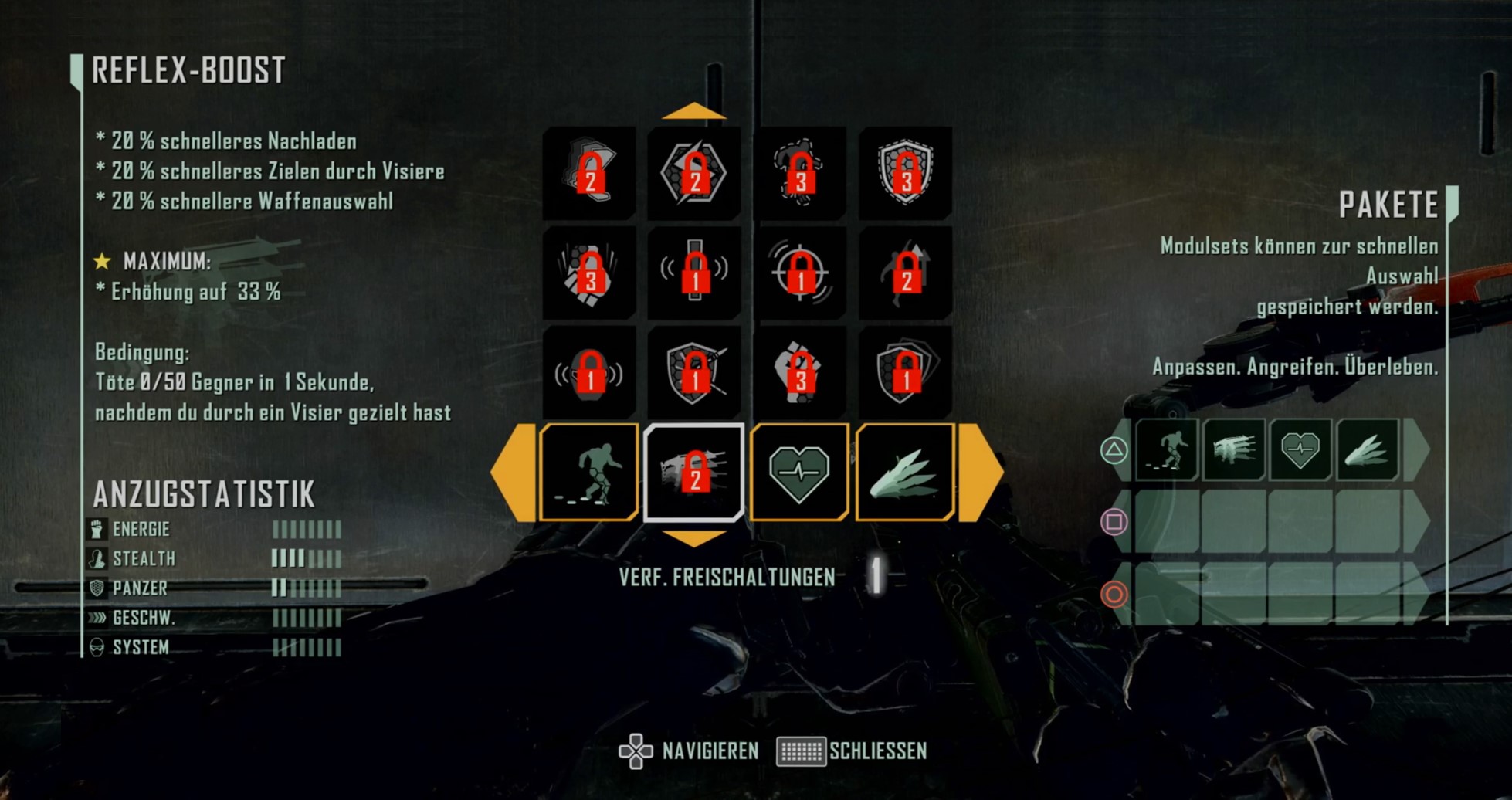Select the locked shield-with-magnifier module
This screenshot has height=800, width=1512.
coord(693,374)
